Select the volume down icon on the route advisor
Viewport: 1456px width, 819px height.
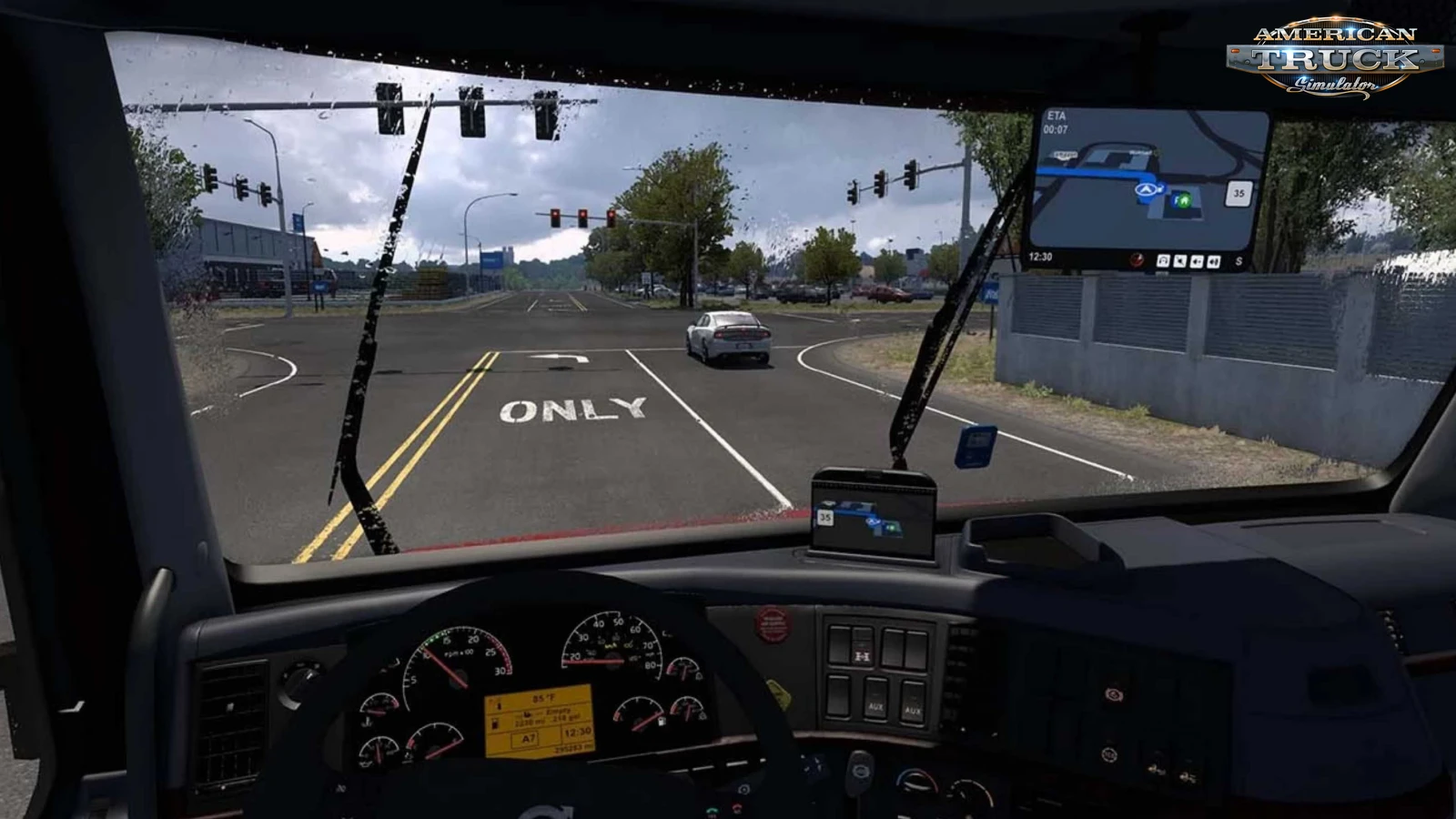coord(1198,260)
